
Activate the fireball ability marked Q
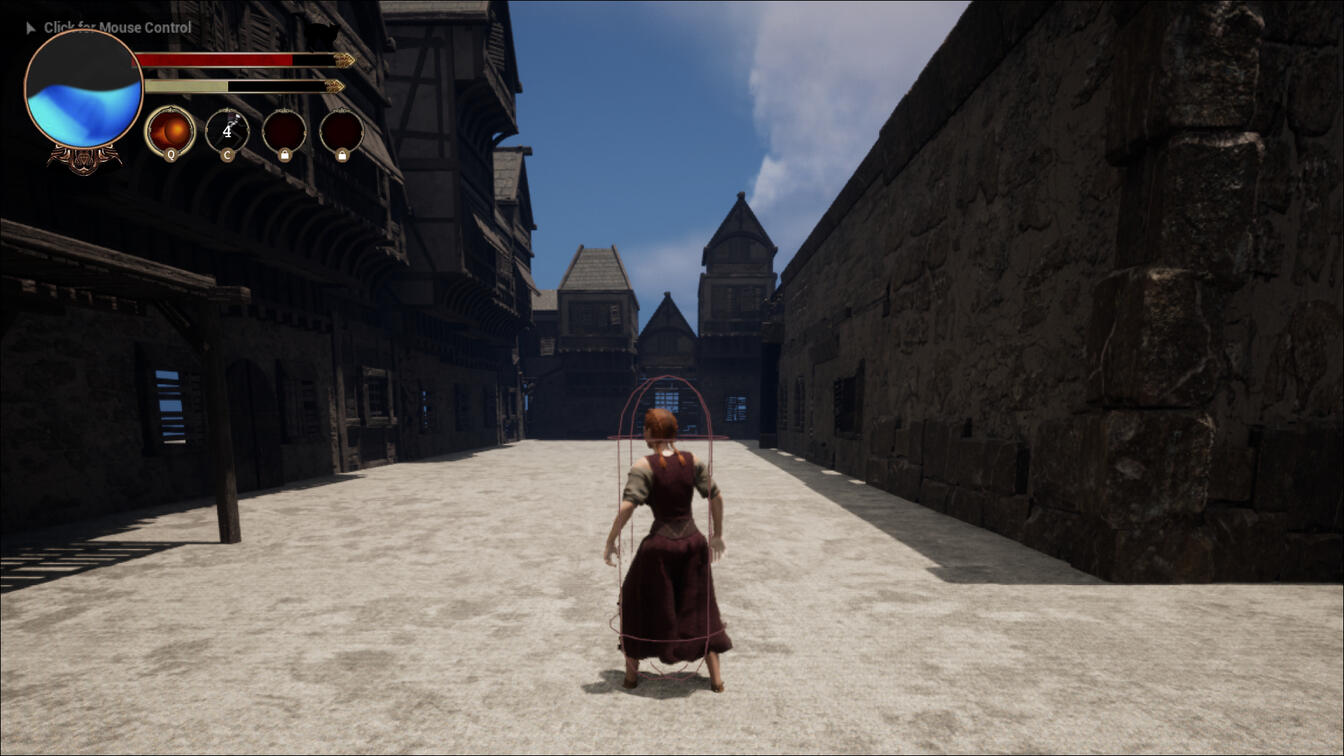tap(170, 131)
